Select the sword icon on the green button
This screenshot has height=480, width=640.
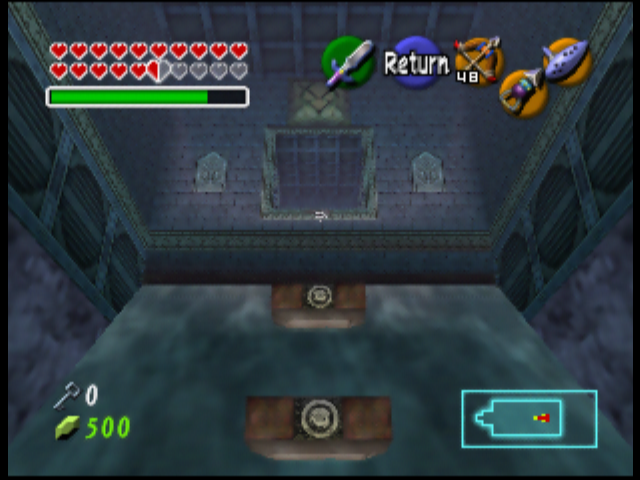347,62
